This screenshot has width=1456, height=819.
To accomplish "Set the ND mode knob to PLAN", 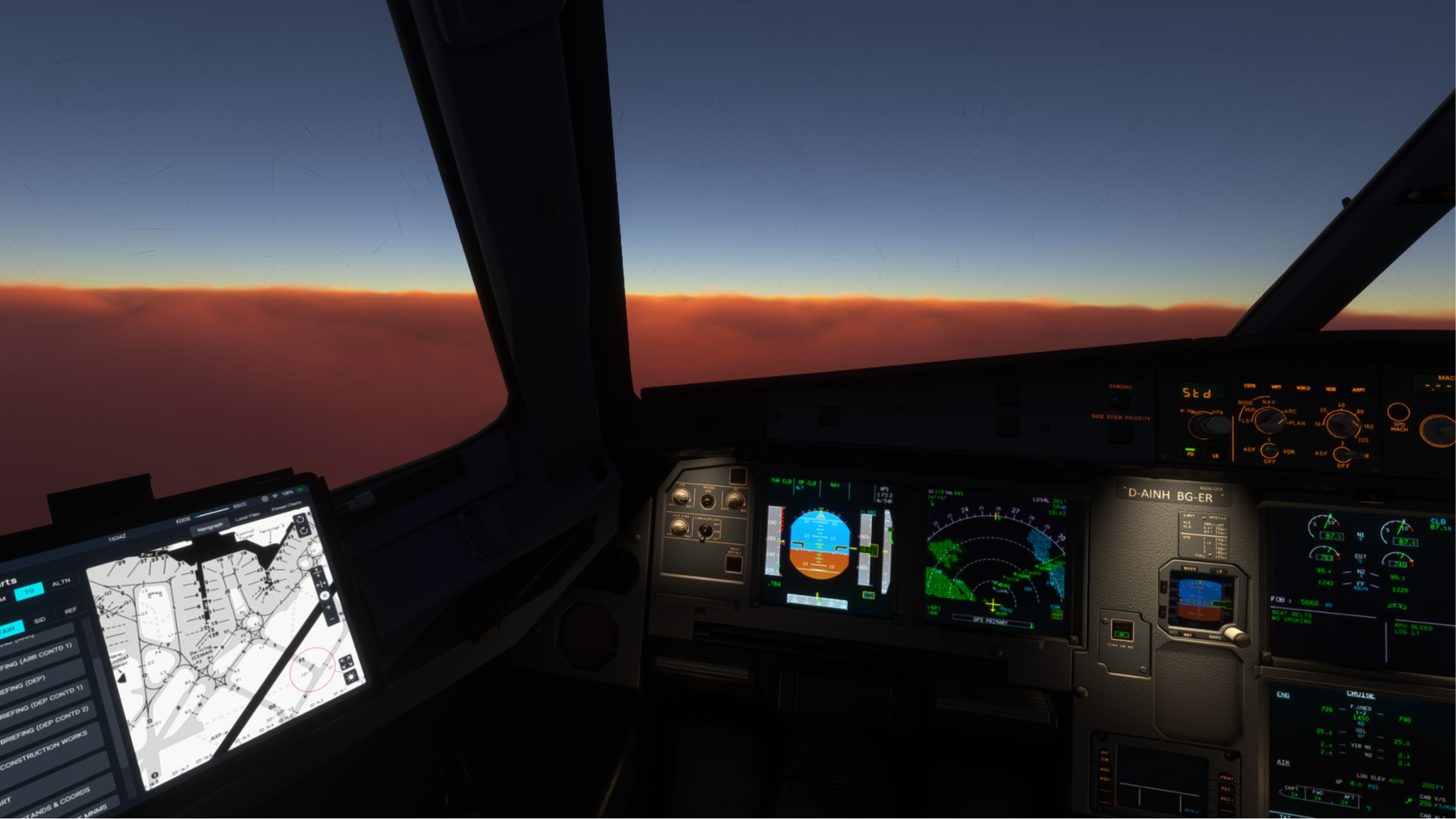I will pos(1294,423).
